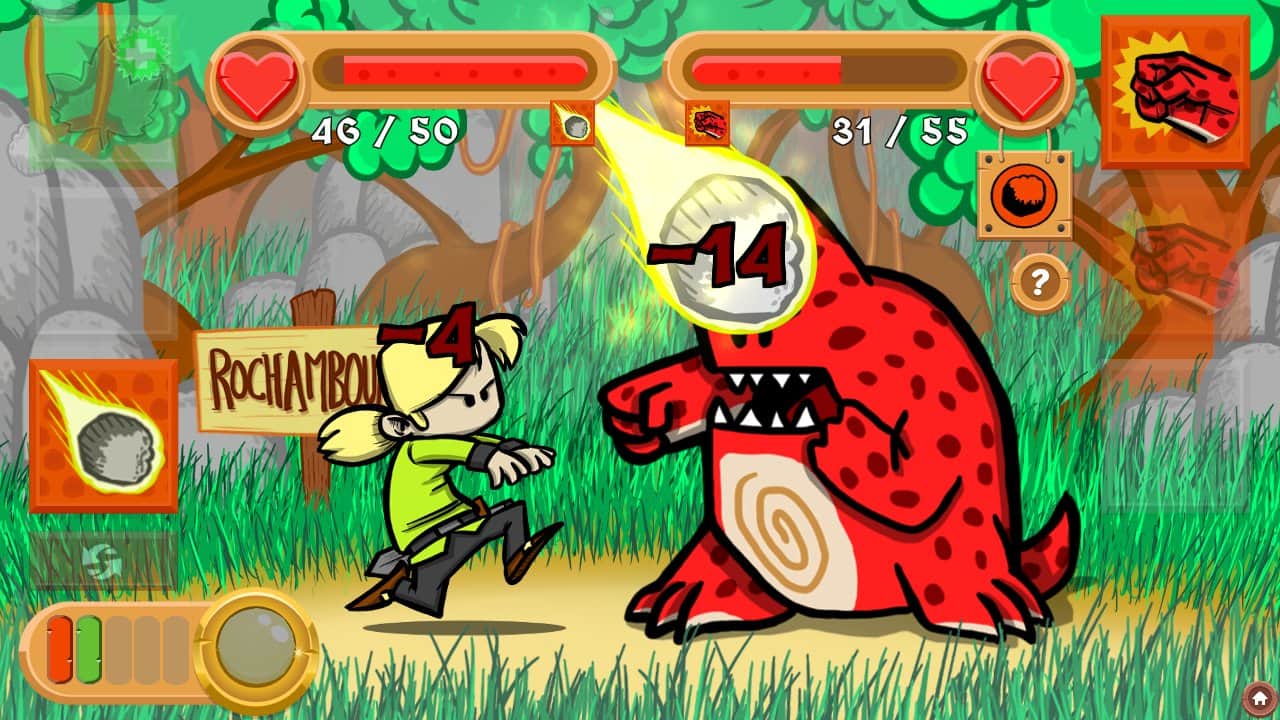Open the meat bag power-up icon

pyautogui.click(x=1022, y=195)
